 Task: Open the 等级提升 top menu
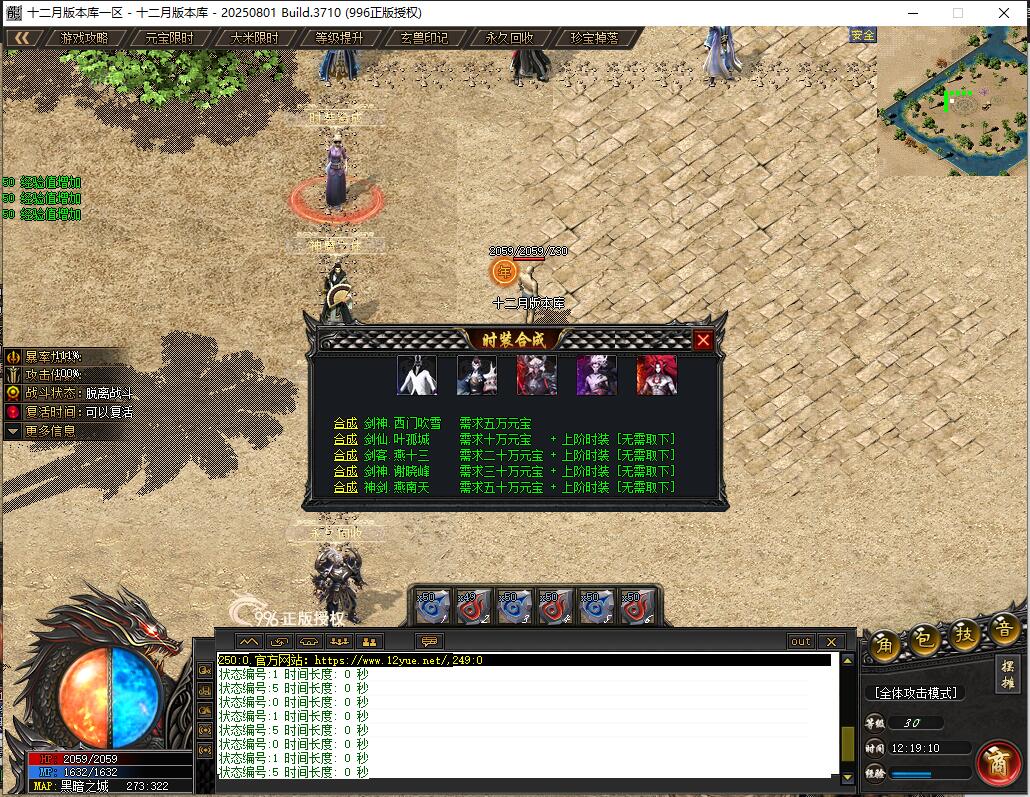339,38
